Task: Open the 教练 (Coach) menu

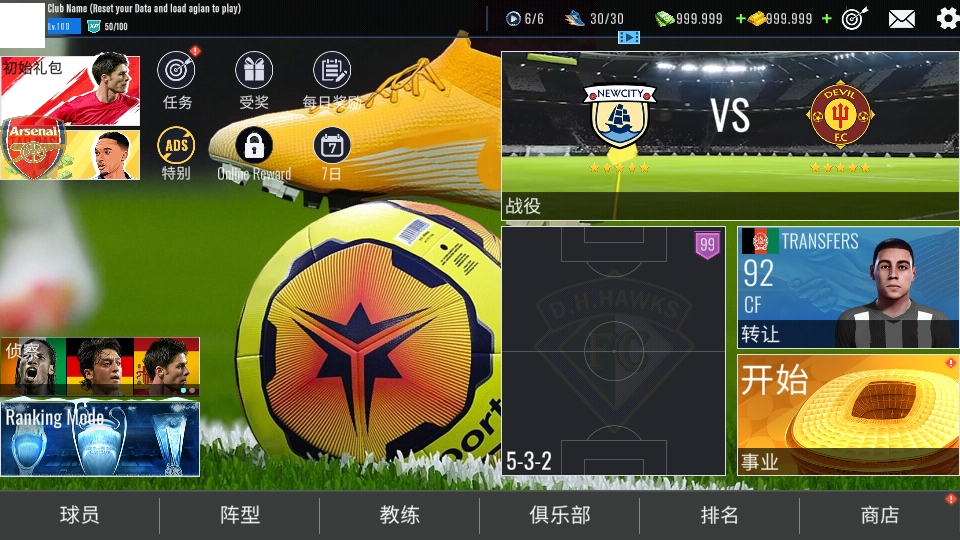Action: pos(400,515)
